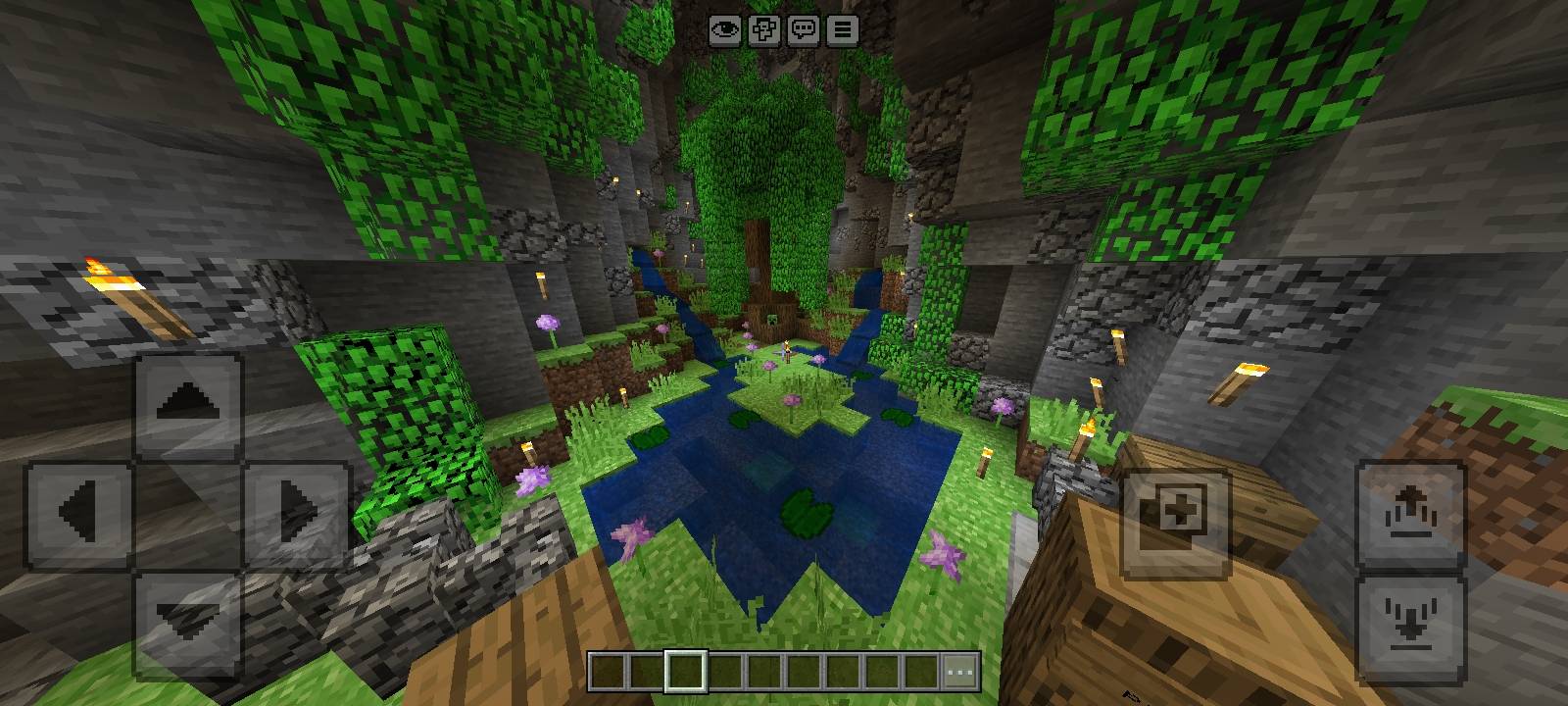Select the ninth hotbar slot
1568x706 pixels.
[920, 673]
